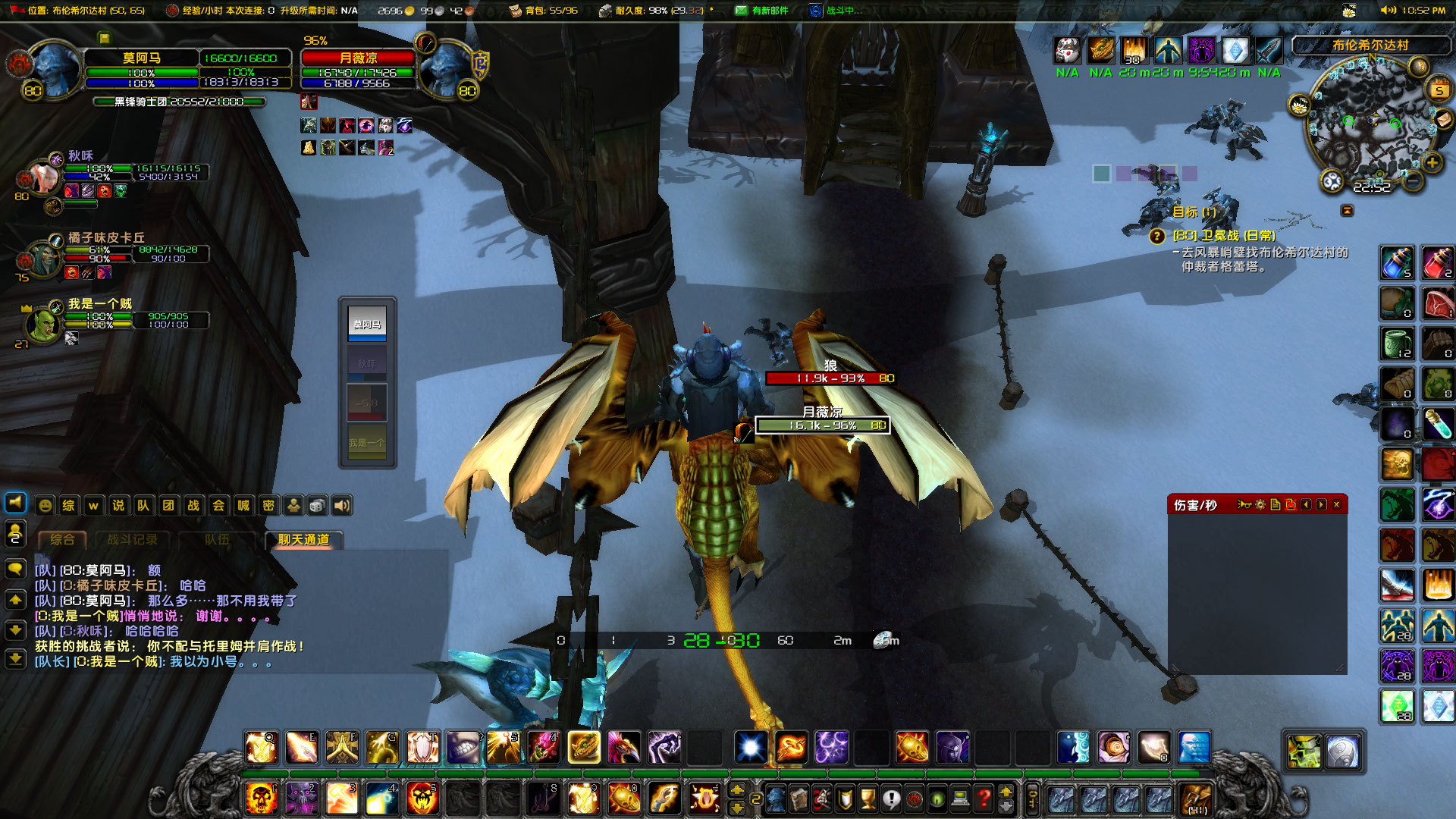Open the calendar from the minimap
This screenshot has height=819, width=1456.
tap(1438, 88)
